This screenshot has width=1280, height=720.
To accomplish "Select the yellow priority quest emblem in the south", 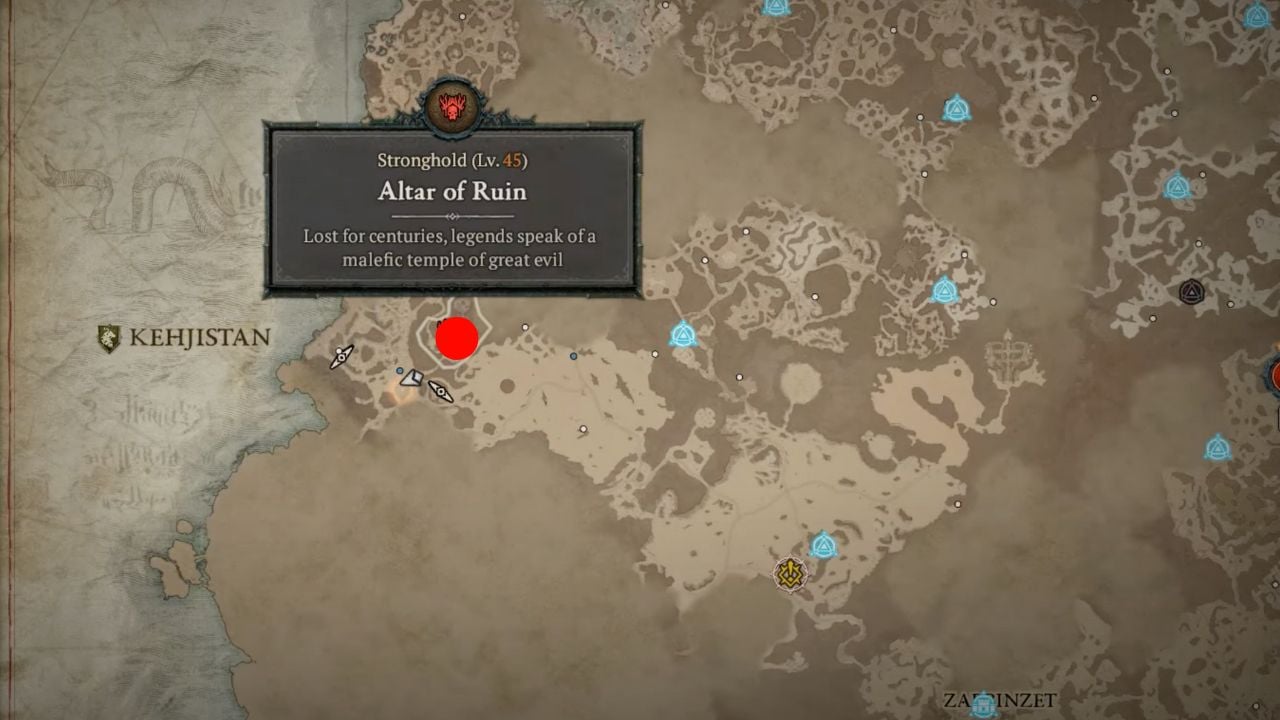I will pos(790,573).
